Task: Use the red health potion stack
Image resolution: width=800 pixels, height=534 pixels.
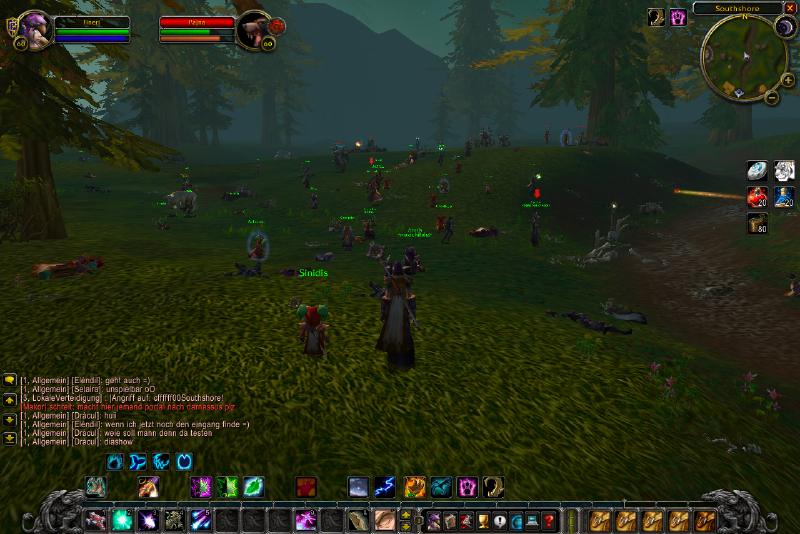Action: click(759, 196)
